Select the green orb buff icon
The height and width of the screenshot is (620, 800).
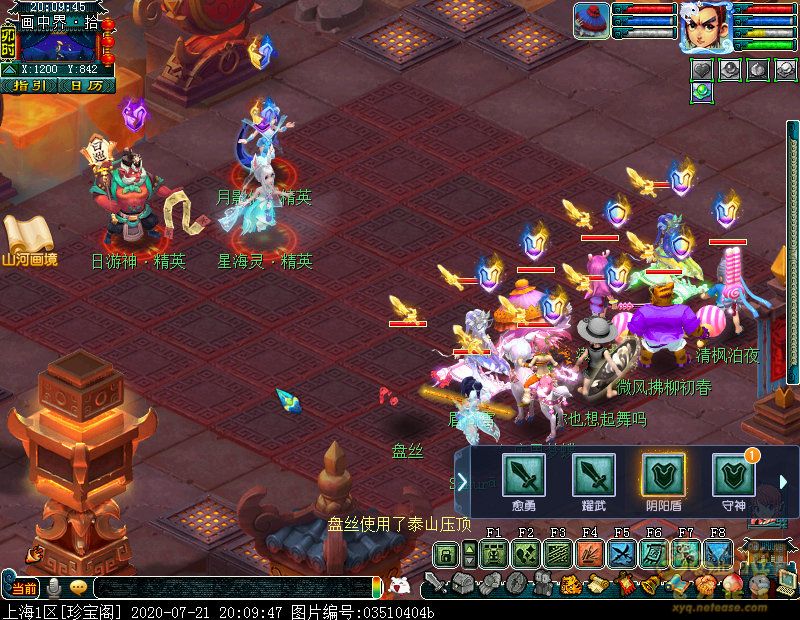click(x=702, y=91)
